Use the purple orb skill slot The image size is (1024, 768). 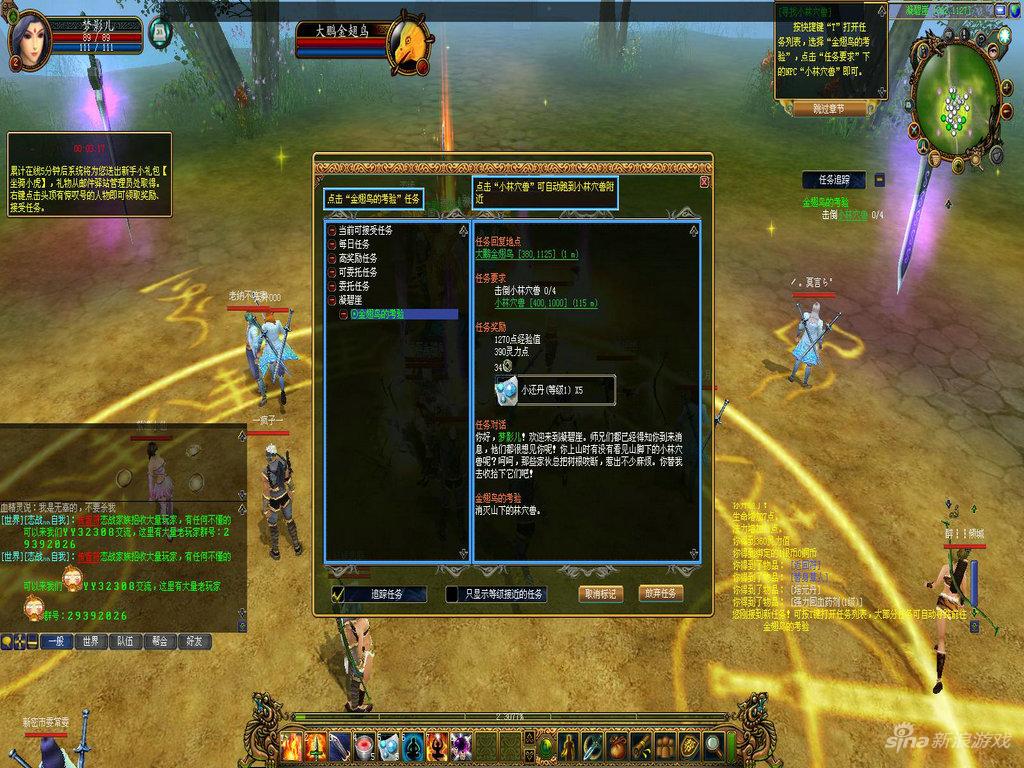[x=462, y=745]
